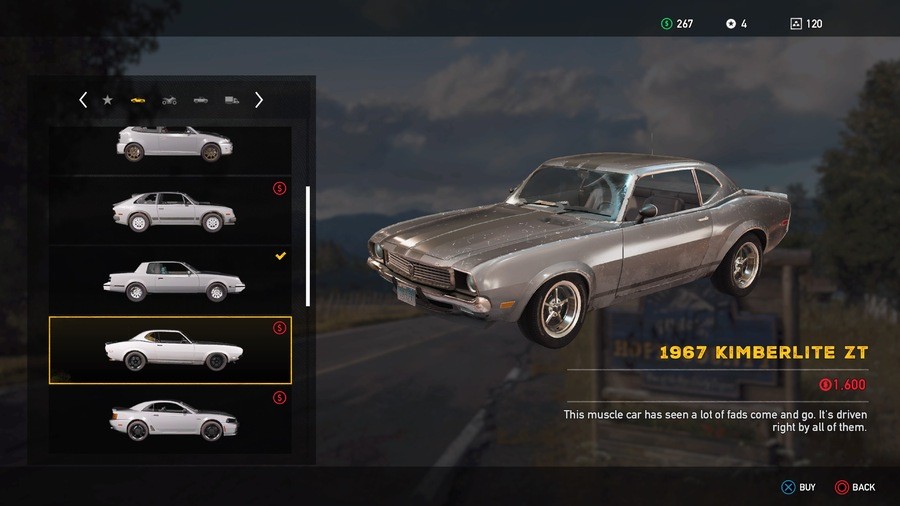This screenshot has height=506, width=900.
Task: Choose the convertible car at list top
Action: [170, 146]
